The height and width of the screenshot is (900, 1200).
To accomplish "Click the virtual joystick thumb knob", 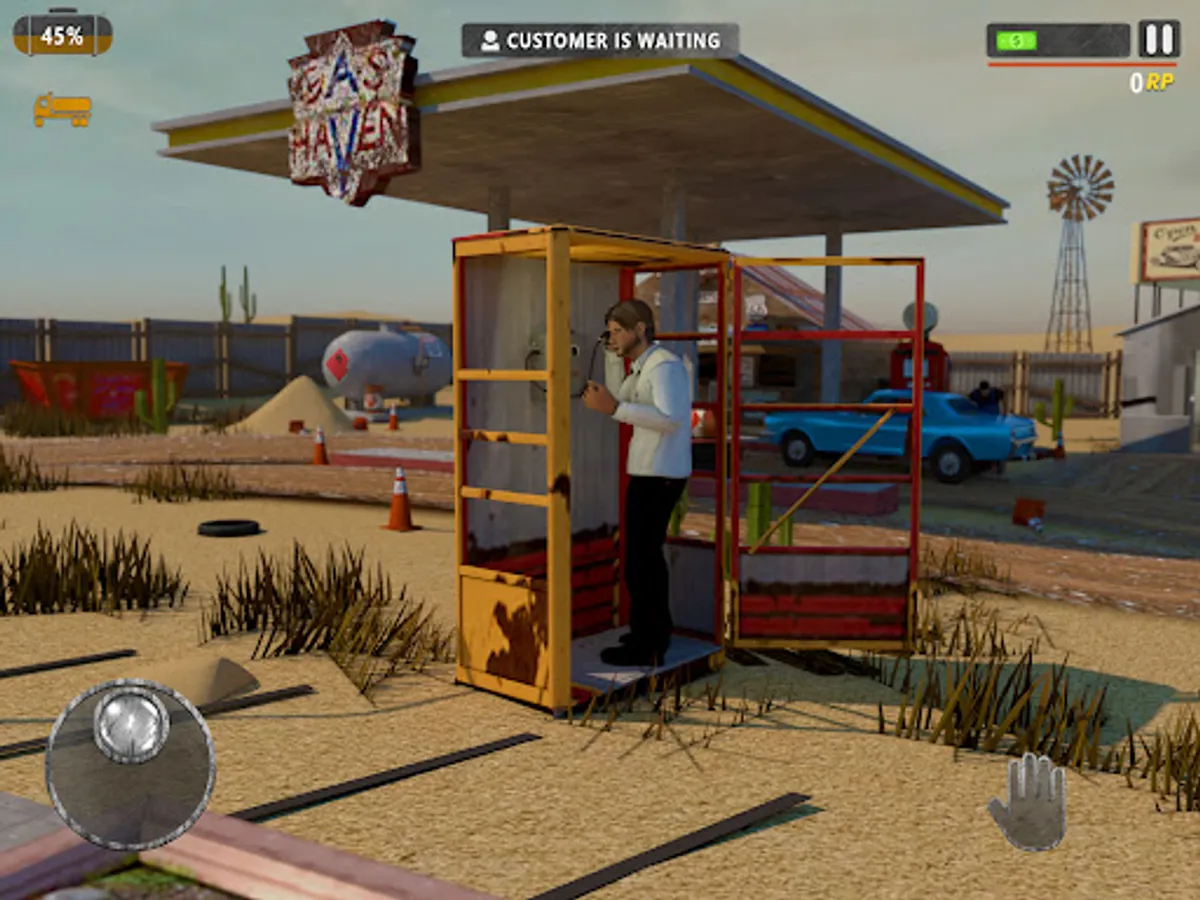I will click(131, 724).
